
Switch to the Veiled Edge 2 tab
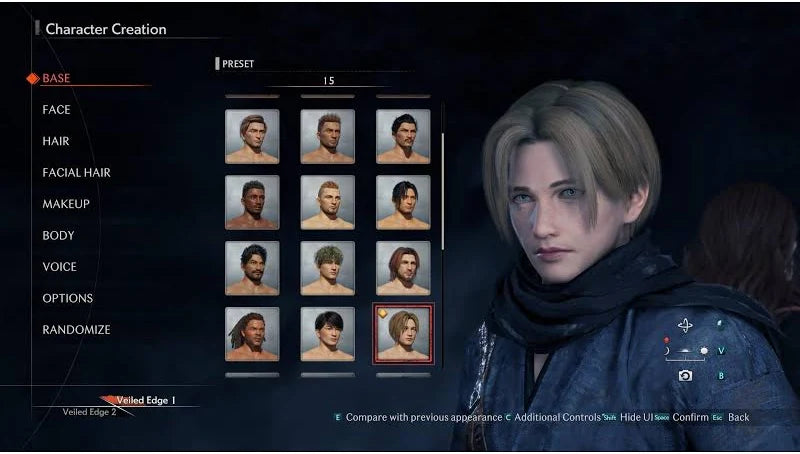tap(89, 412)
